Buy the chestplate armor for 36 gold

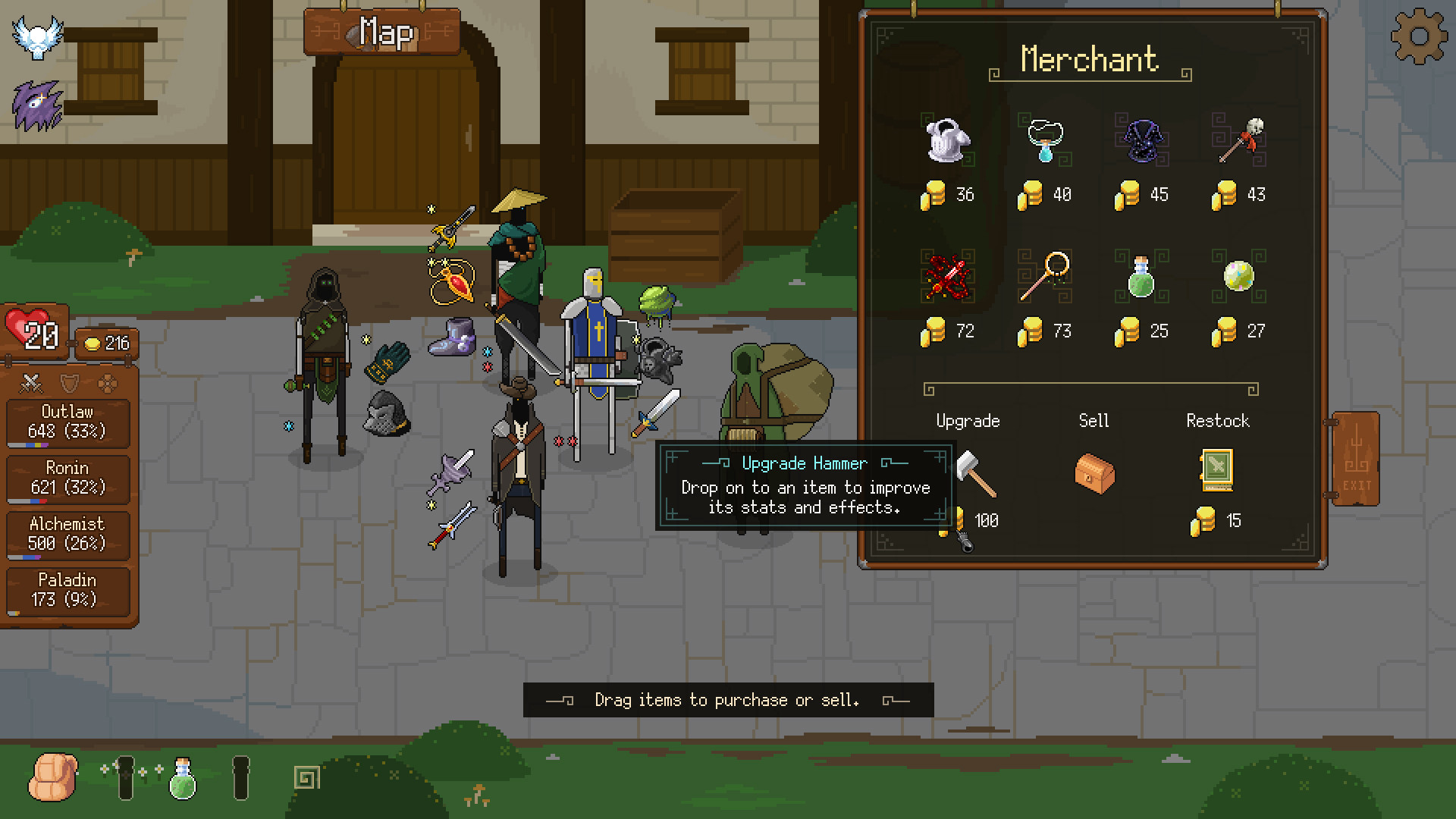947,140
